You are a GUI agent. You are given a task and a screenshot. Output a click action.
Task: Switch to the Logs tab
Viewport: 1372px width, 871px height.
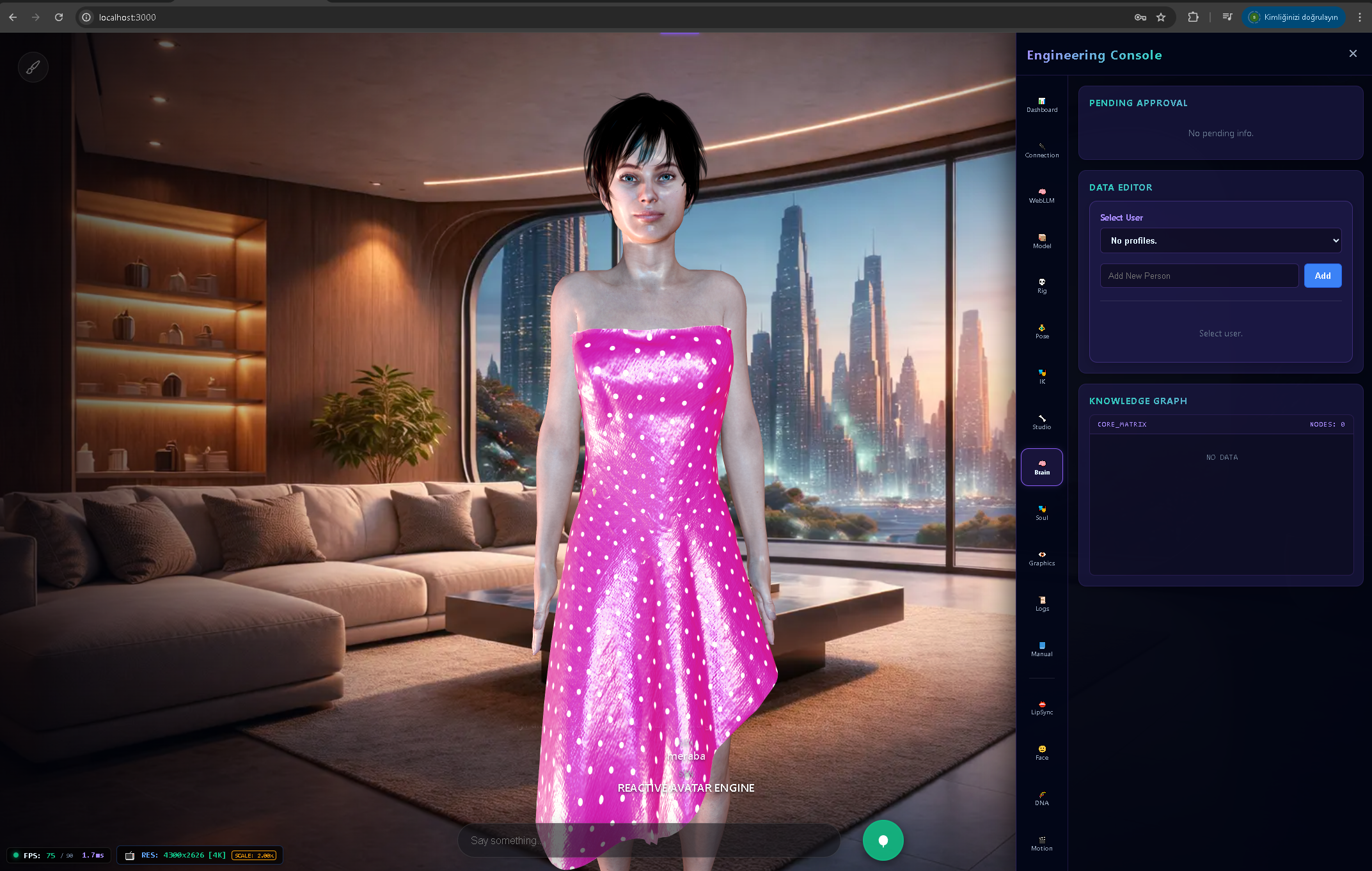(1041, 603)
